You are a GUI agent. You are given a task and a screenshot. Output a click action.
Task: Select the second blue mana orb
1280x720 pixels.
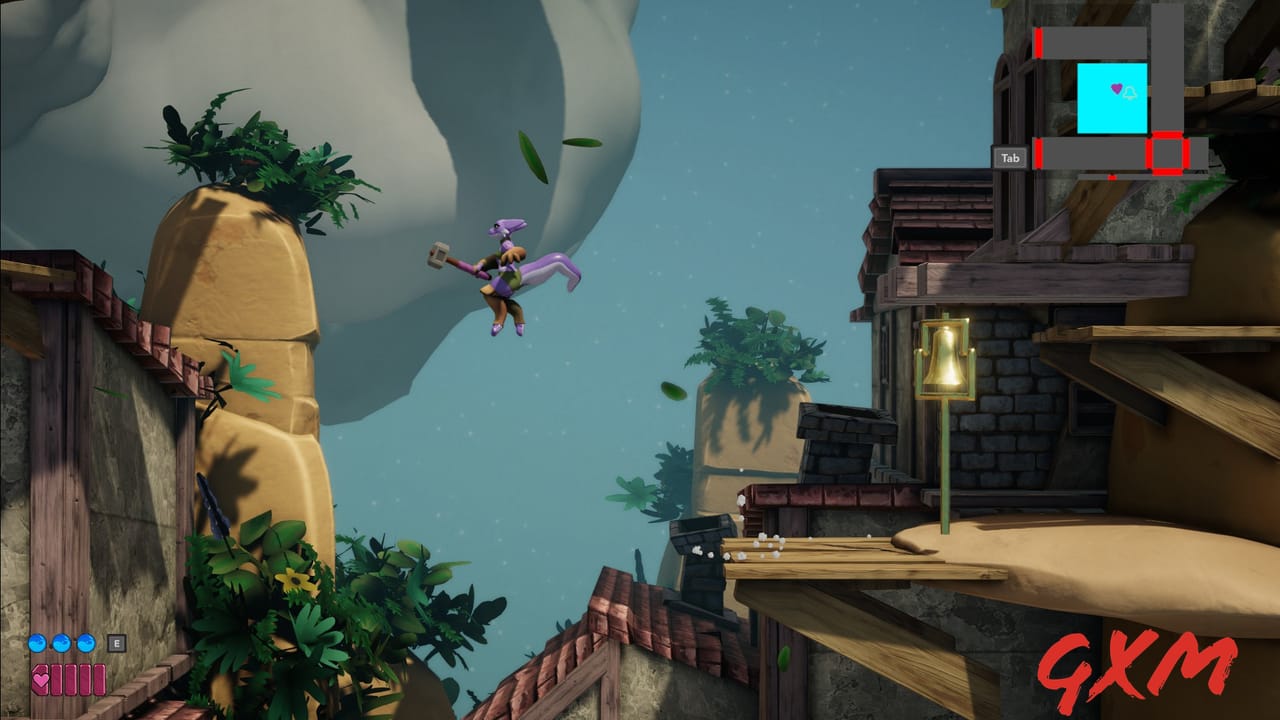(x=62, y=643)
